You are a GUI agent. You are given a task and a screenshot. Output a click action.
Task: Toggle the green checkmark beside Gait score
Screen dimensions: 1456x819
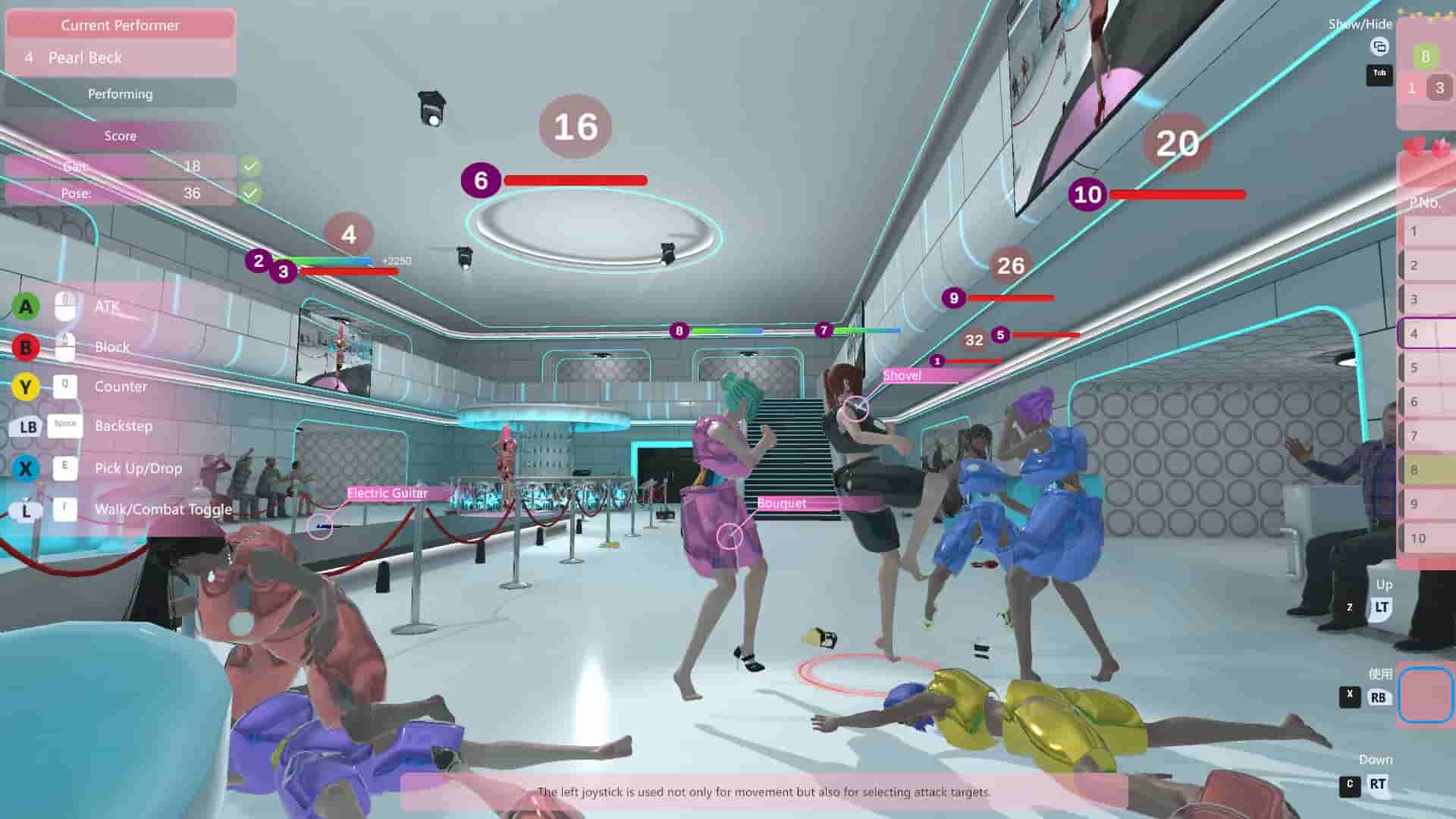[x=249, y=165]
